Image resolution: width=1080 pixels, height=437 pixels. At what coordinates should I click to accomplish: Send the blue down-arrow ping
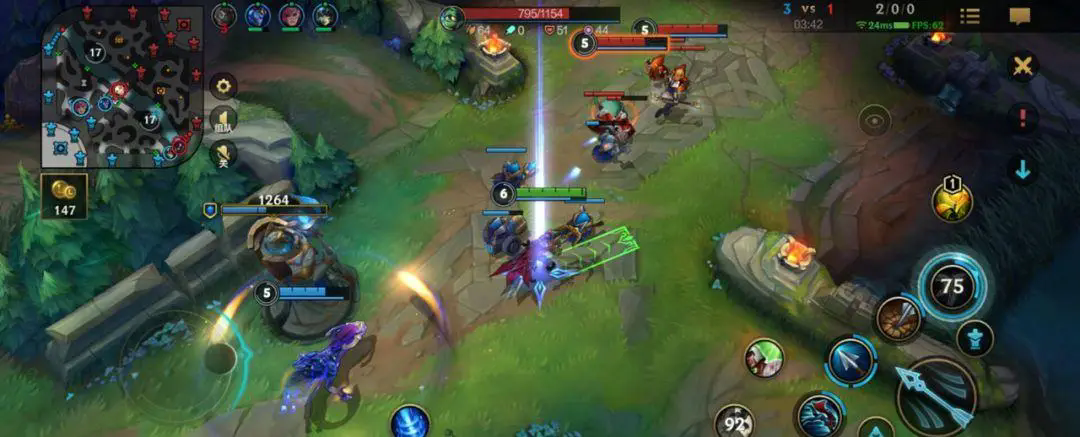1022,169
